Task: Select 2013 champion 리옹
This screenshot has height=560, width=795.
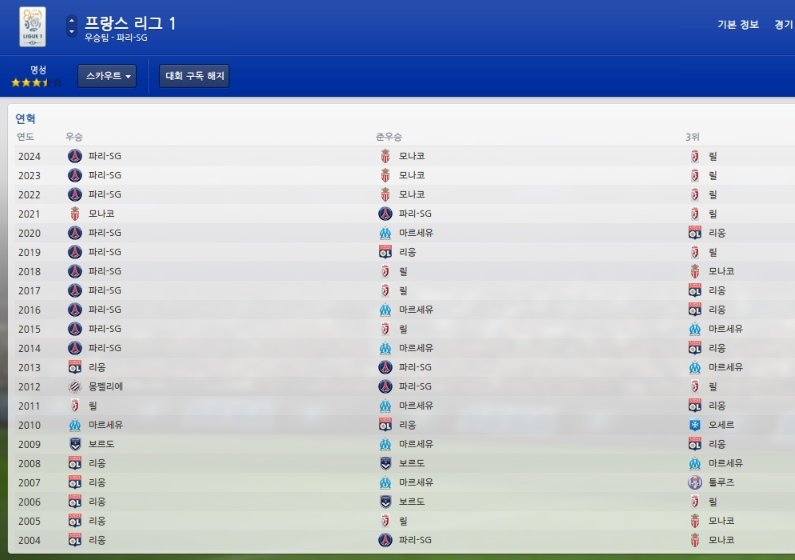Action: (x=97, y=368)
